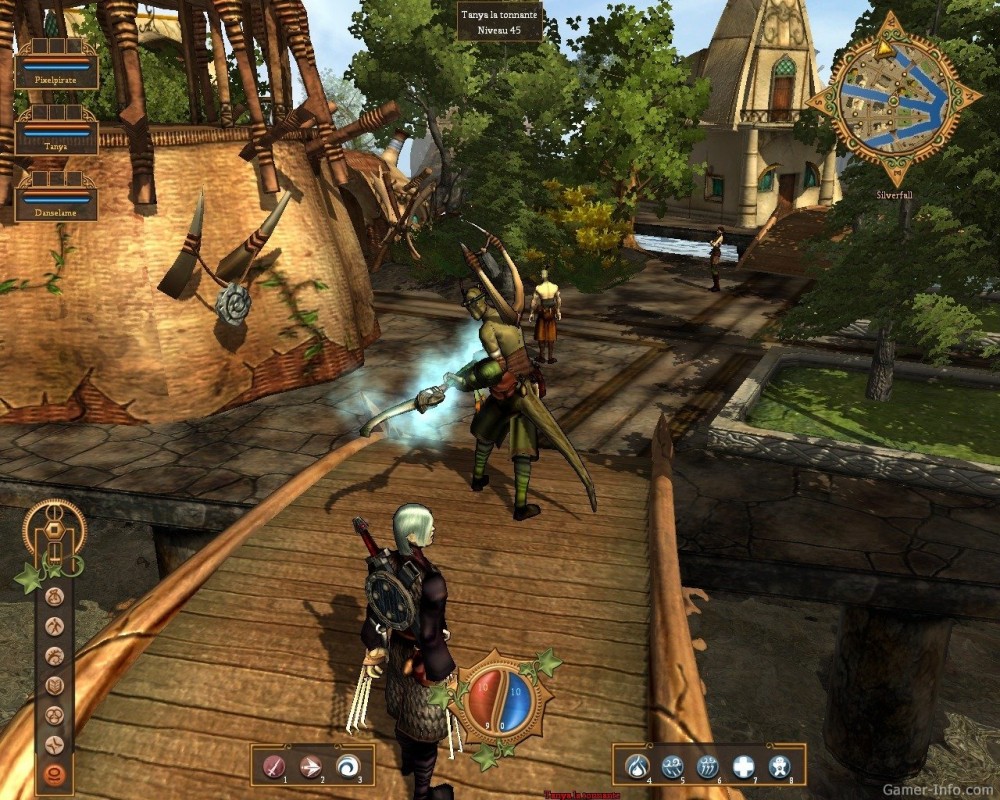Activate the small figure summon in slot 8
1000x800 pixels.
778,766
